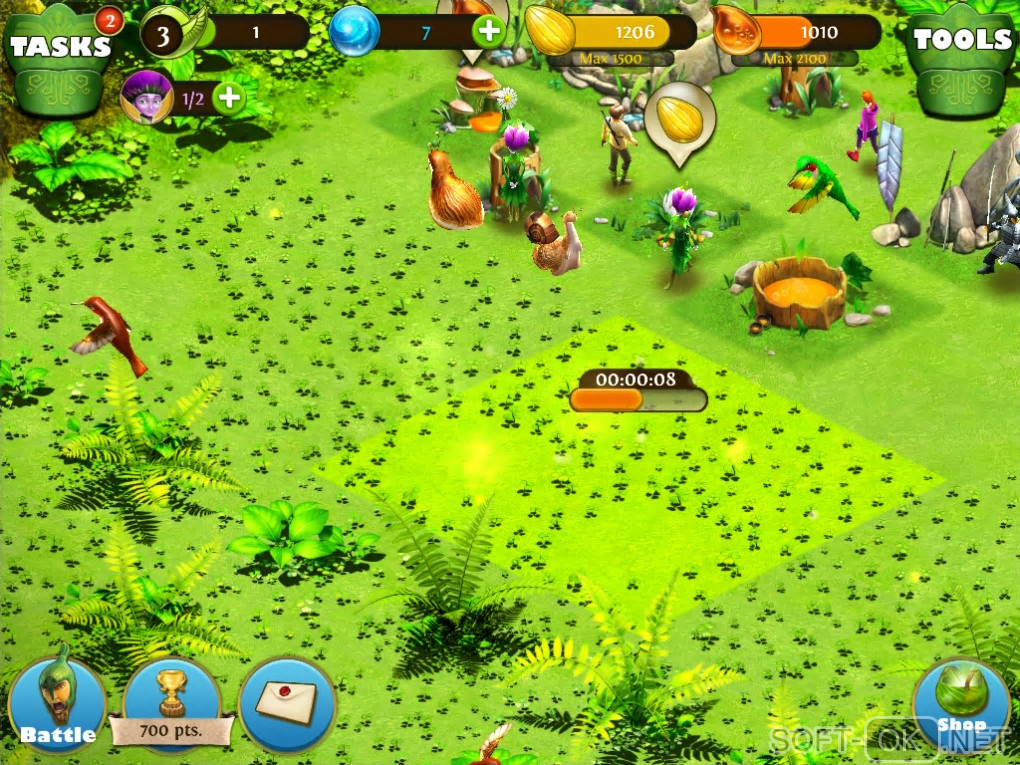The width and height of the screenshot is (1020, 765).
Task: Select the purple-haired worker portrait
Action: (x=141, y=97)
